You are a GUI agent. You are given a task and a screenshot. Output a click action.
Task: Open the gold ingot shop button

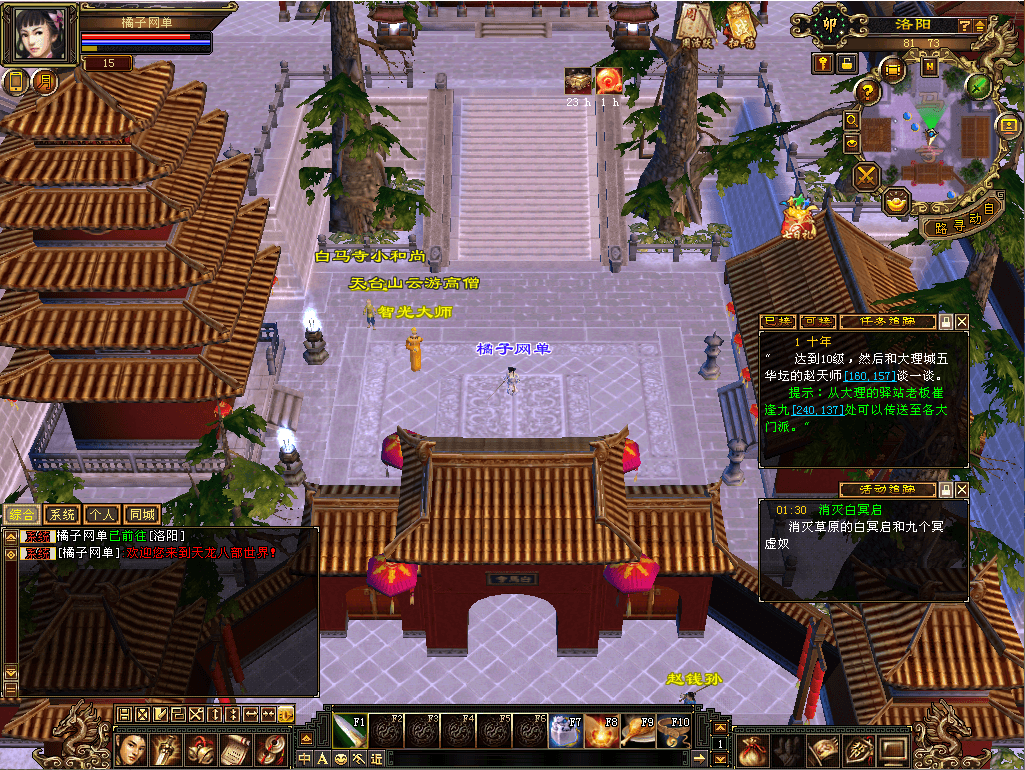(897, 201)
